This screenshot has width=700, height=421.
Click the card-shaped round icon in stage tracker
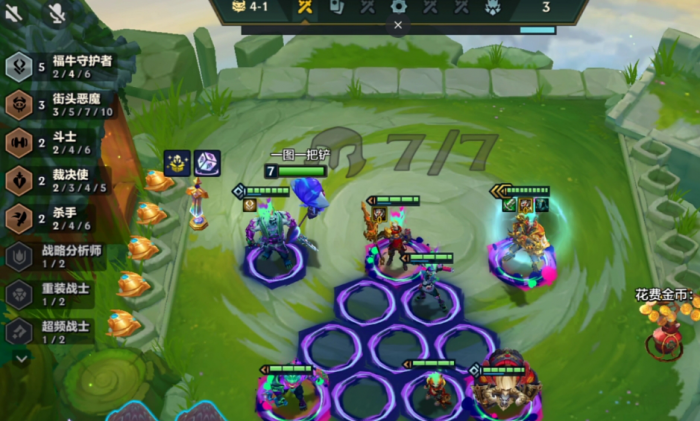tap(337, 7)
